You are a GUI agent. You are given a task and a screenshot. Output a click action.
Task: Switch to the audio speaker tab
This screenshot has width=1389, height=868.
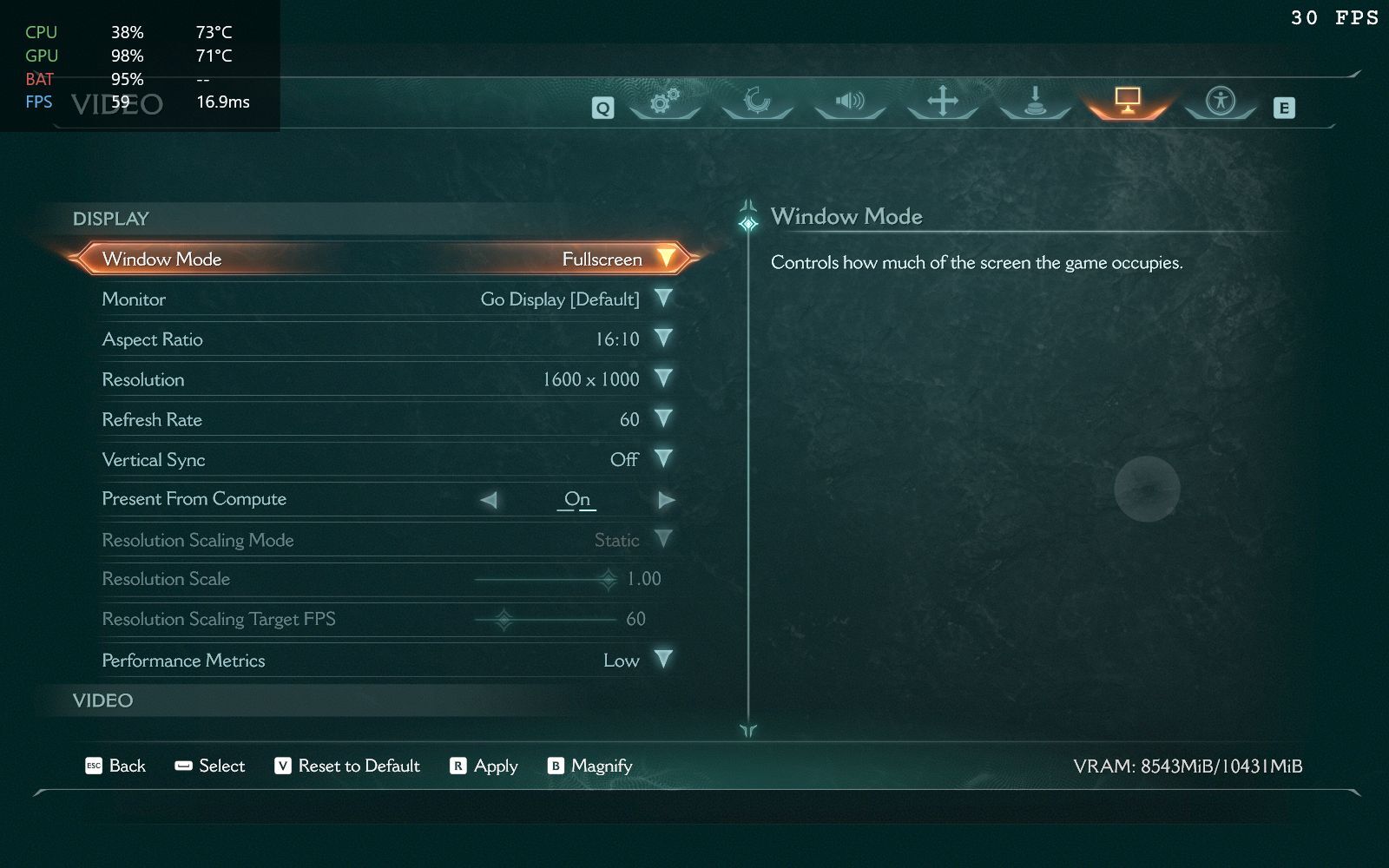tap(850, 102)
